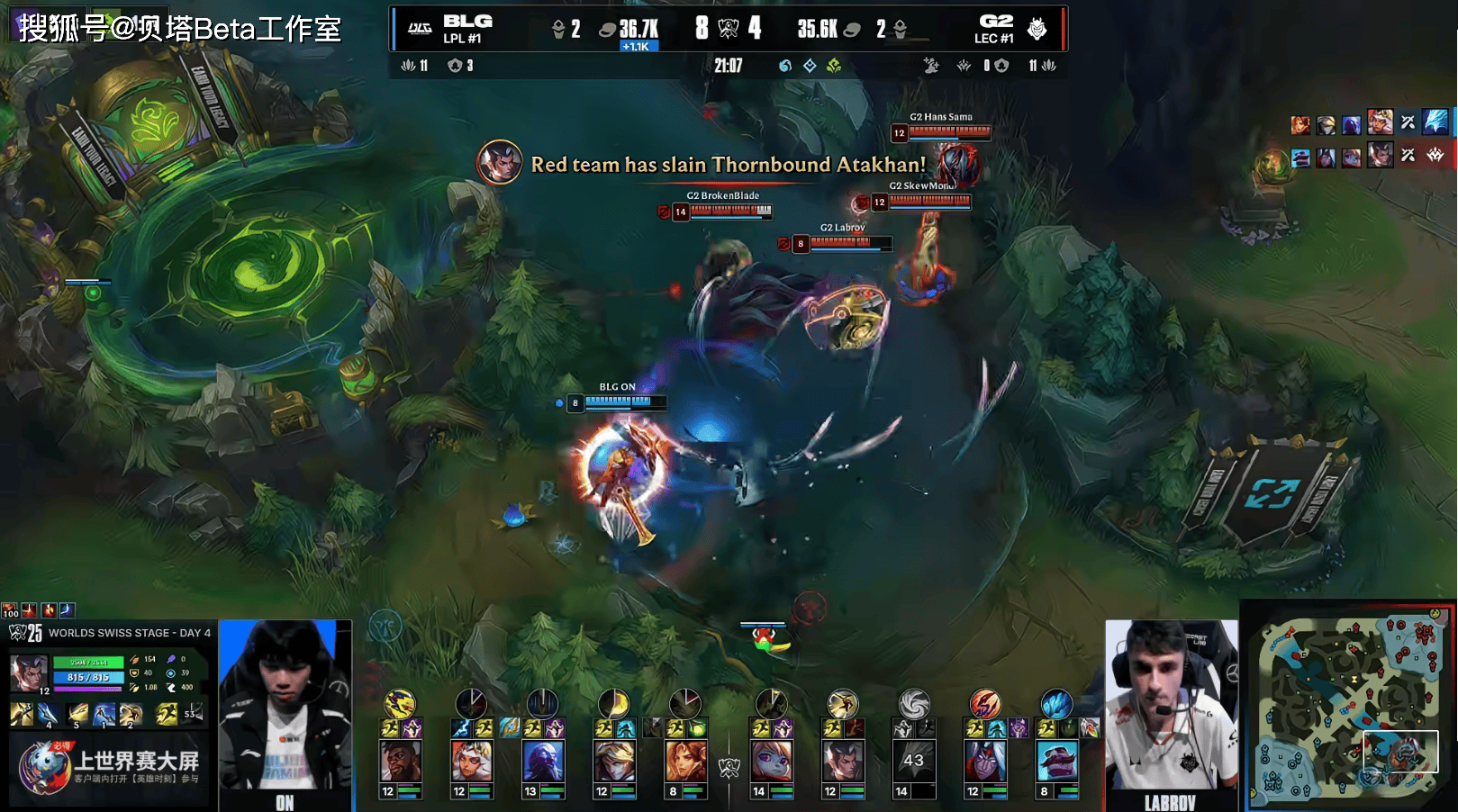
Task: Click the Atakhan slain announcement portrait
Action: pos(499,163)
